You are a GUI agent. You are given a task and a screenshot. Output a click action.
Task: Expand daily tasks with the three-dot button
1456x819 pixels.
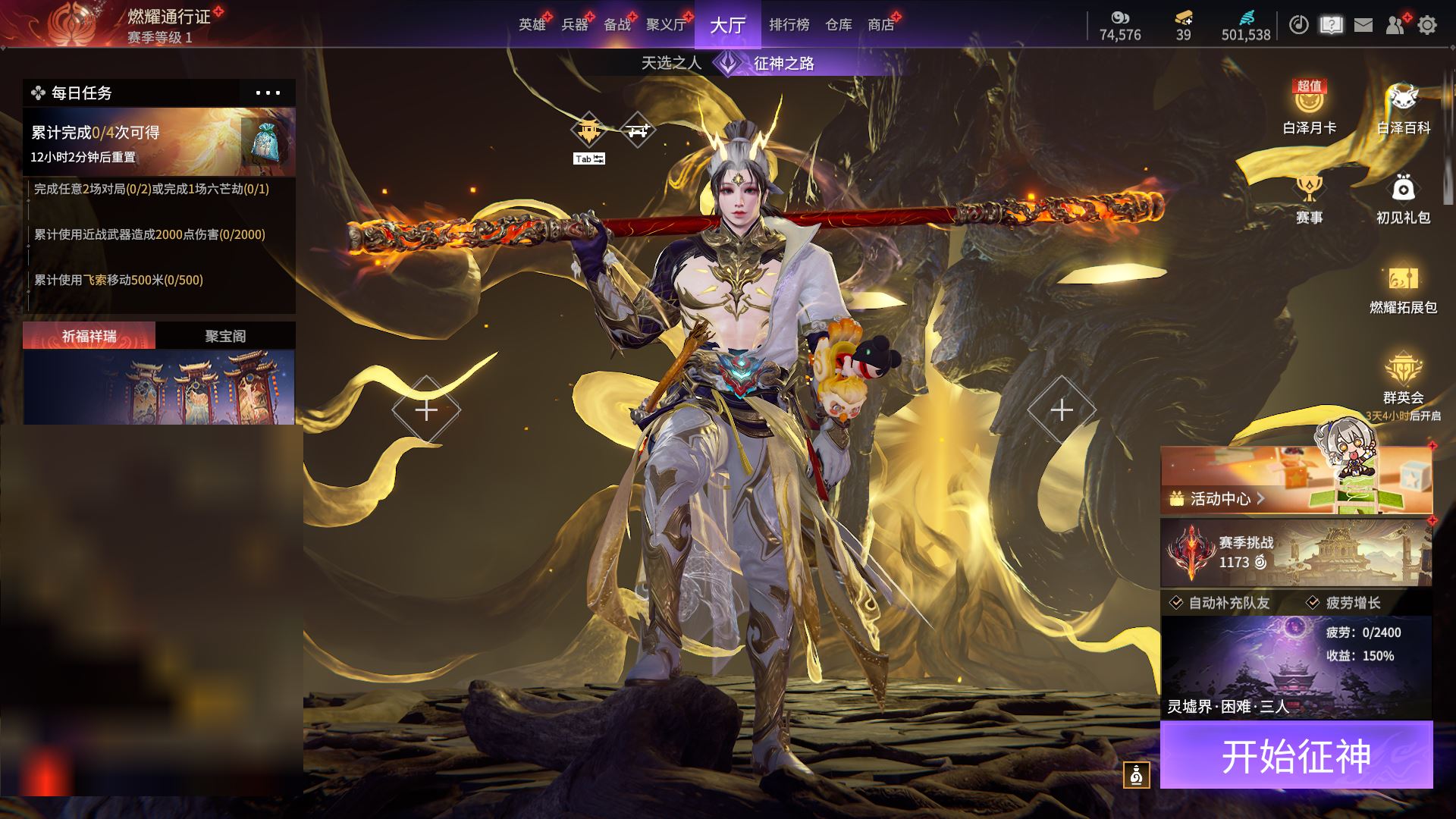click(268, 93)
